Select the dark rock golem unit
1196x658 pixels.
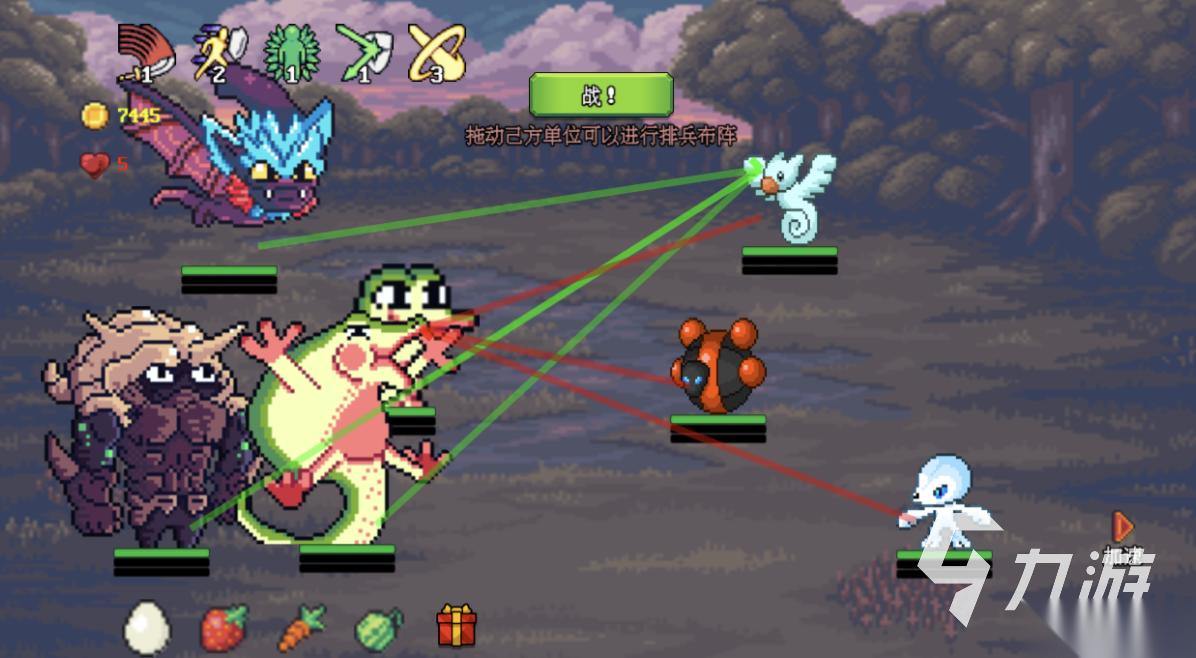[x=150, y=430]
